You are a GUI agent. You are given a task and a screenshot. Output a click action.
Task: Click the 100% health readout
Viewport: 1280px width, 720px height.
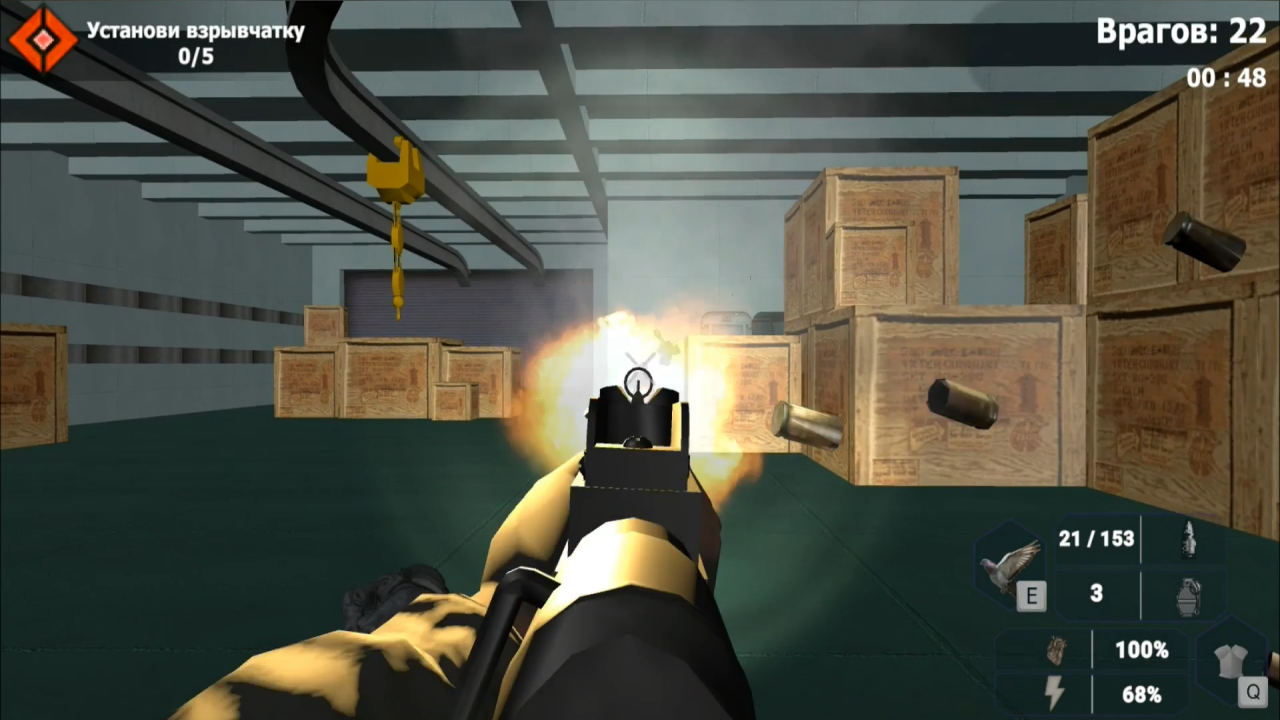coord(1141,650)
